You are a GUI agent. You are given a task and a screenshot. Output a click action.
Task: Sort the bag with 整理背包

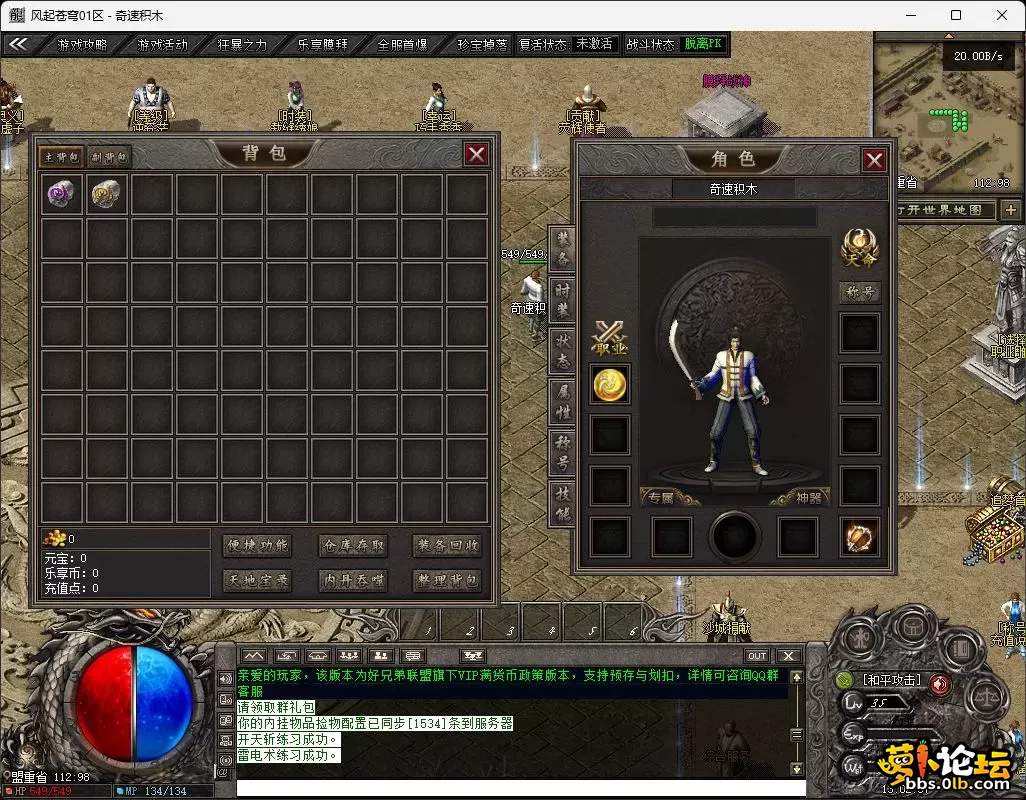pos(447,580)
